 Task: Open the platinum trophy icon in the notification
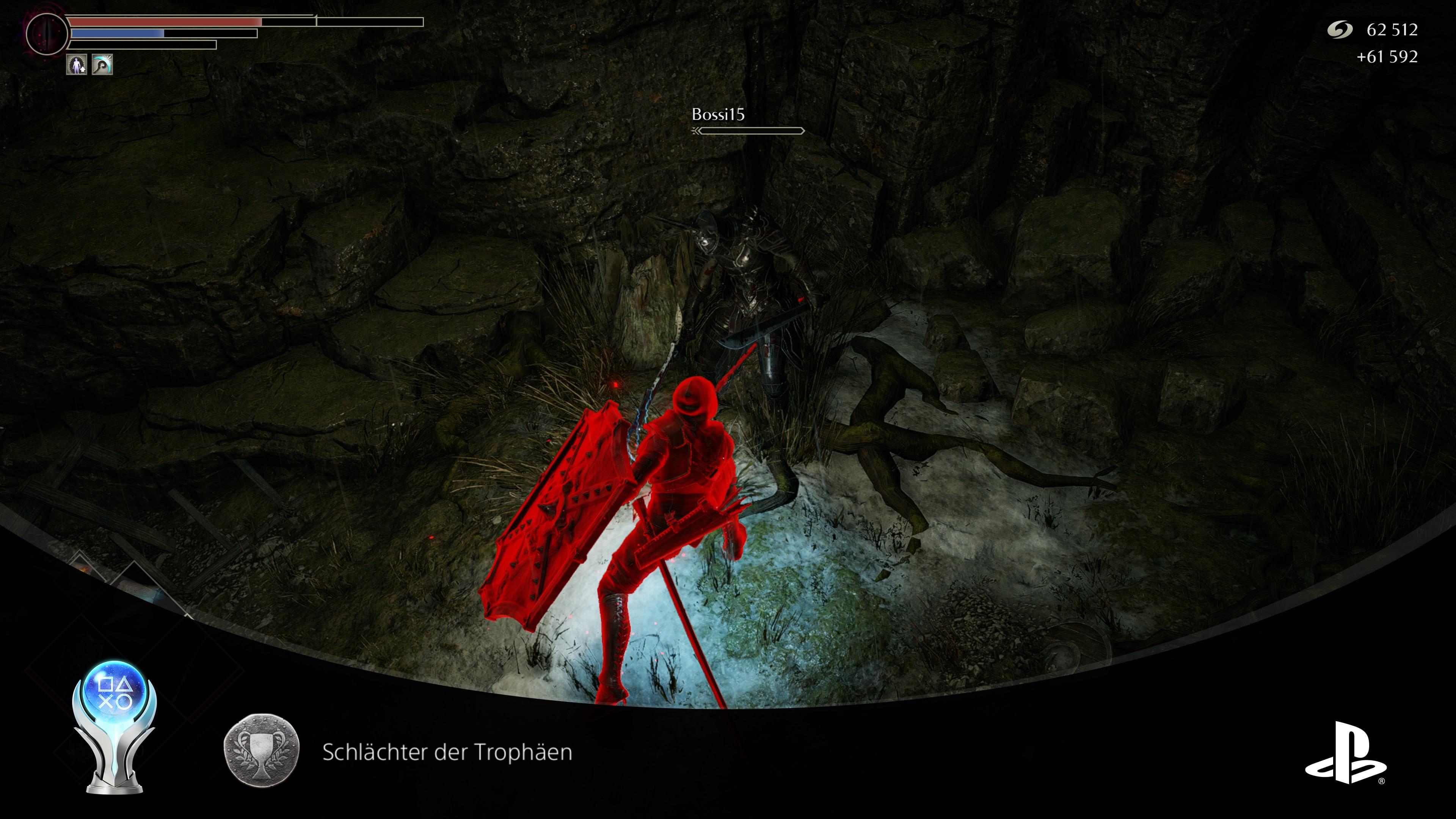114,726
